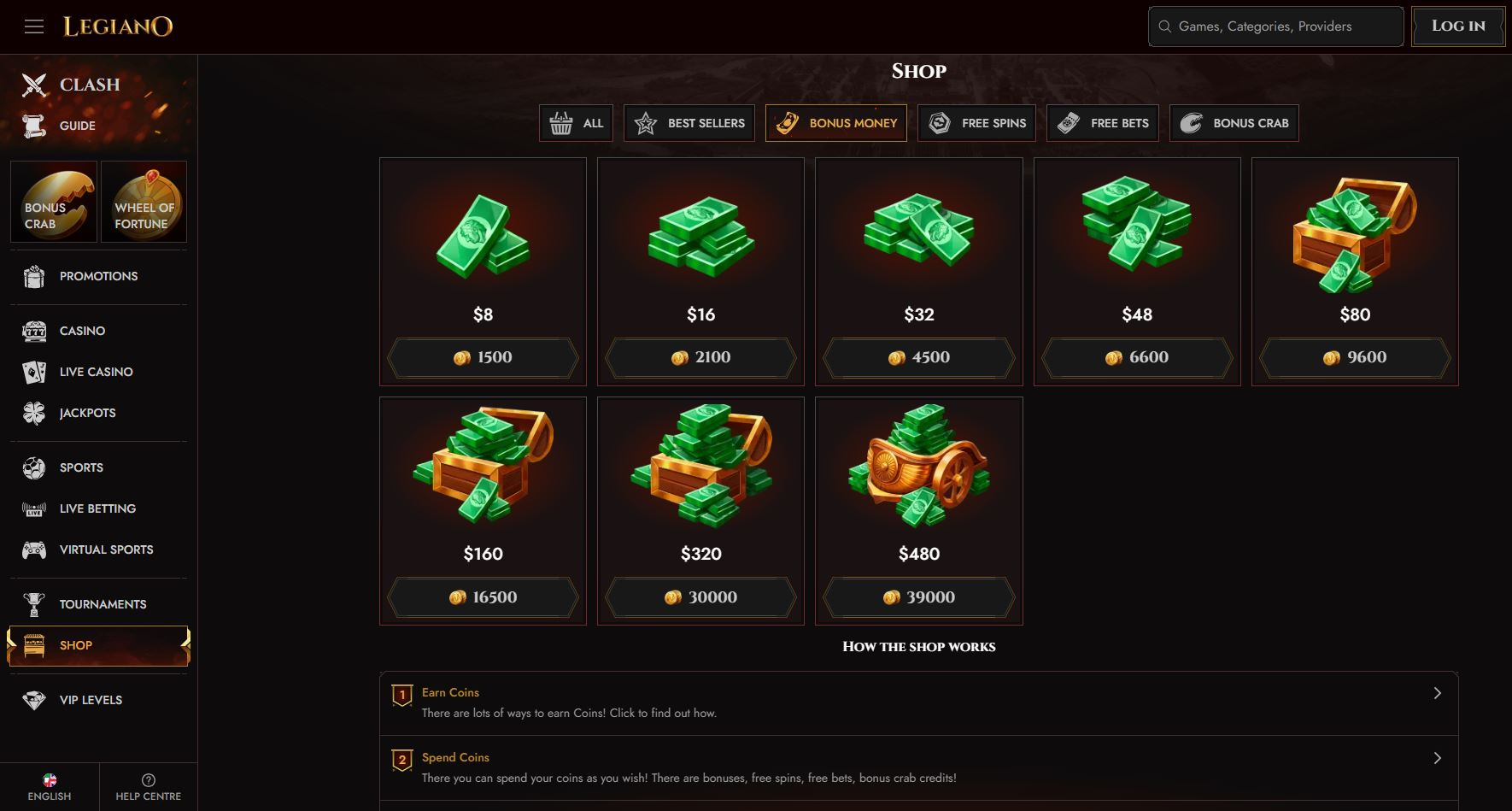This screenshot has width=1512, height=811.
Task: Go to Promotions in the sidebar
Action: (98, 276)
